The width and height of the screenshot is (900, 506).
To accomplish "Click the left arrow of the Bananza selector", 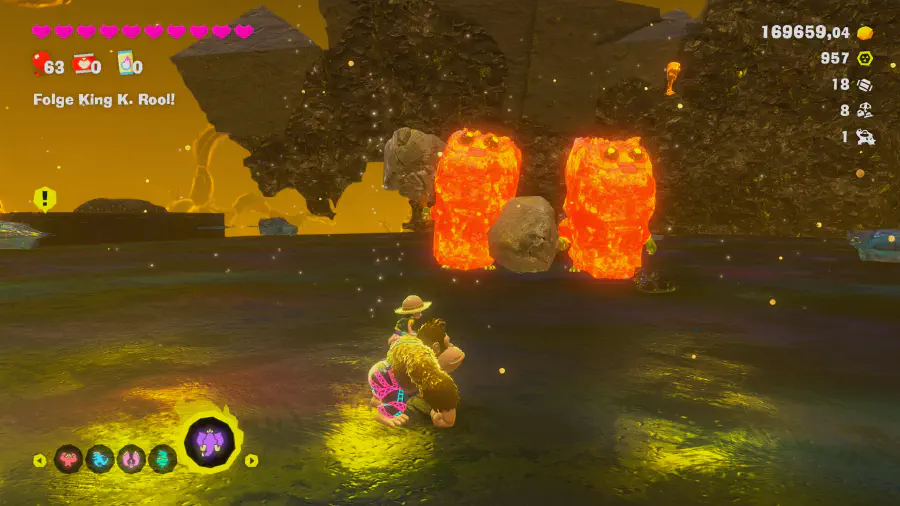I will (39, 461).
